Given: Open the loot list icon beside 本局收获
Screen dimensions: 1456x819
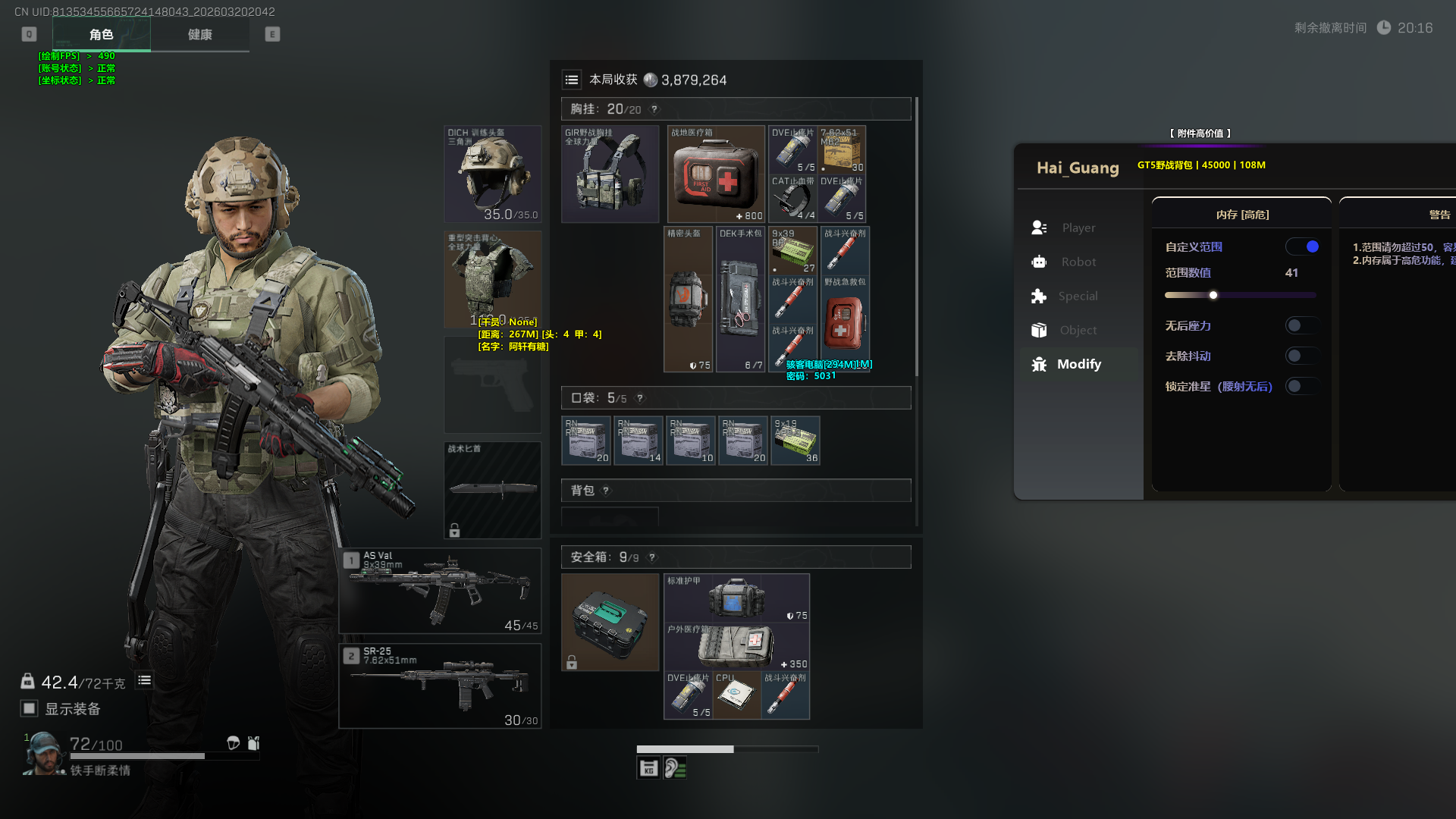Looking at the screenshot, I should 572,80.
